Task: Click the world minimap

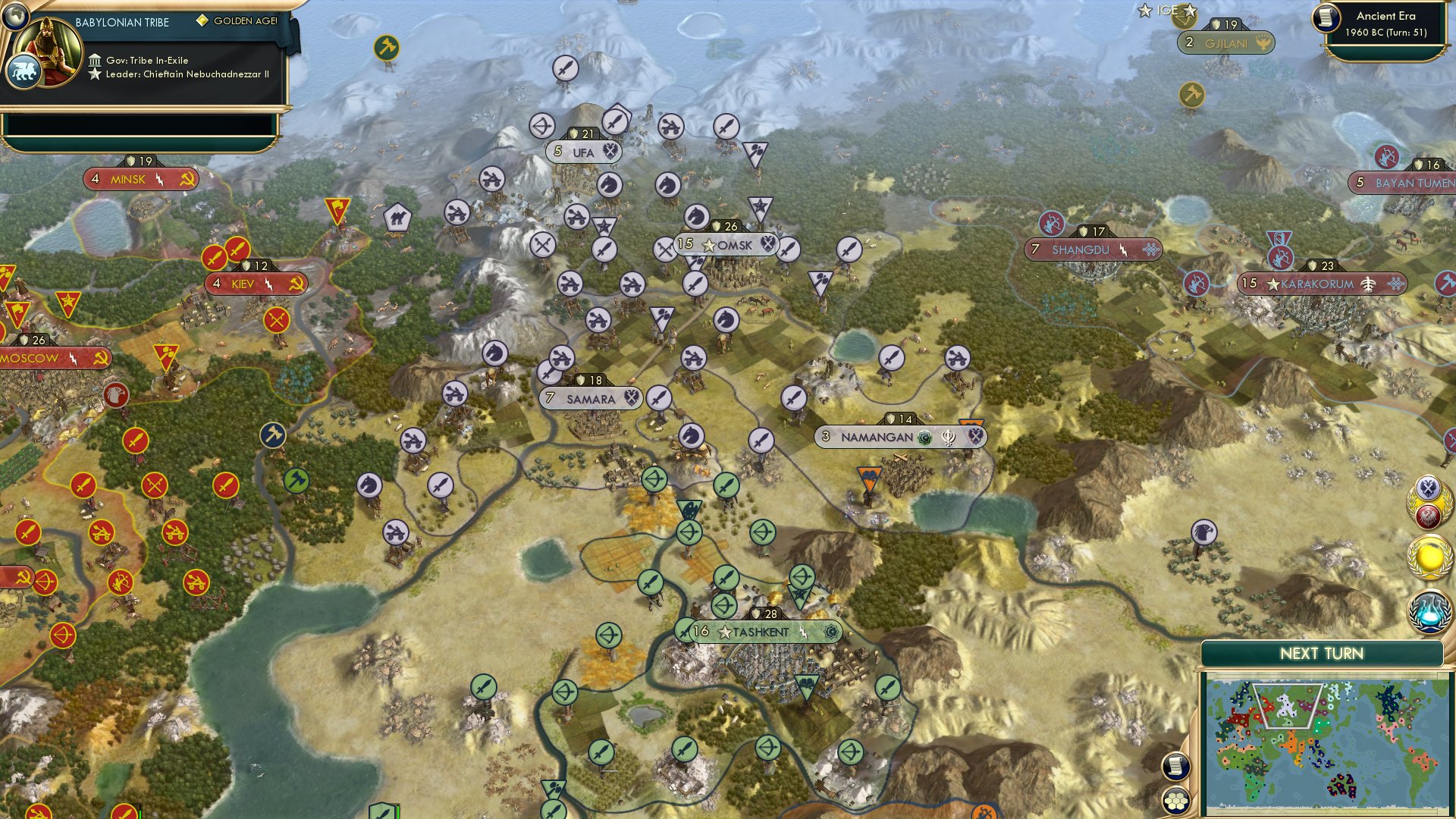Action: (x=1327, y=743)
